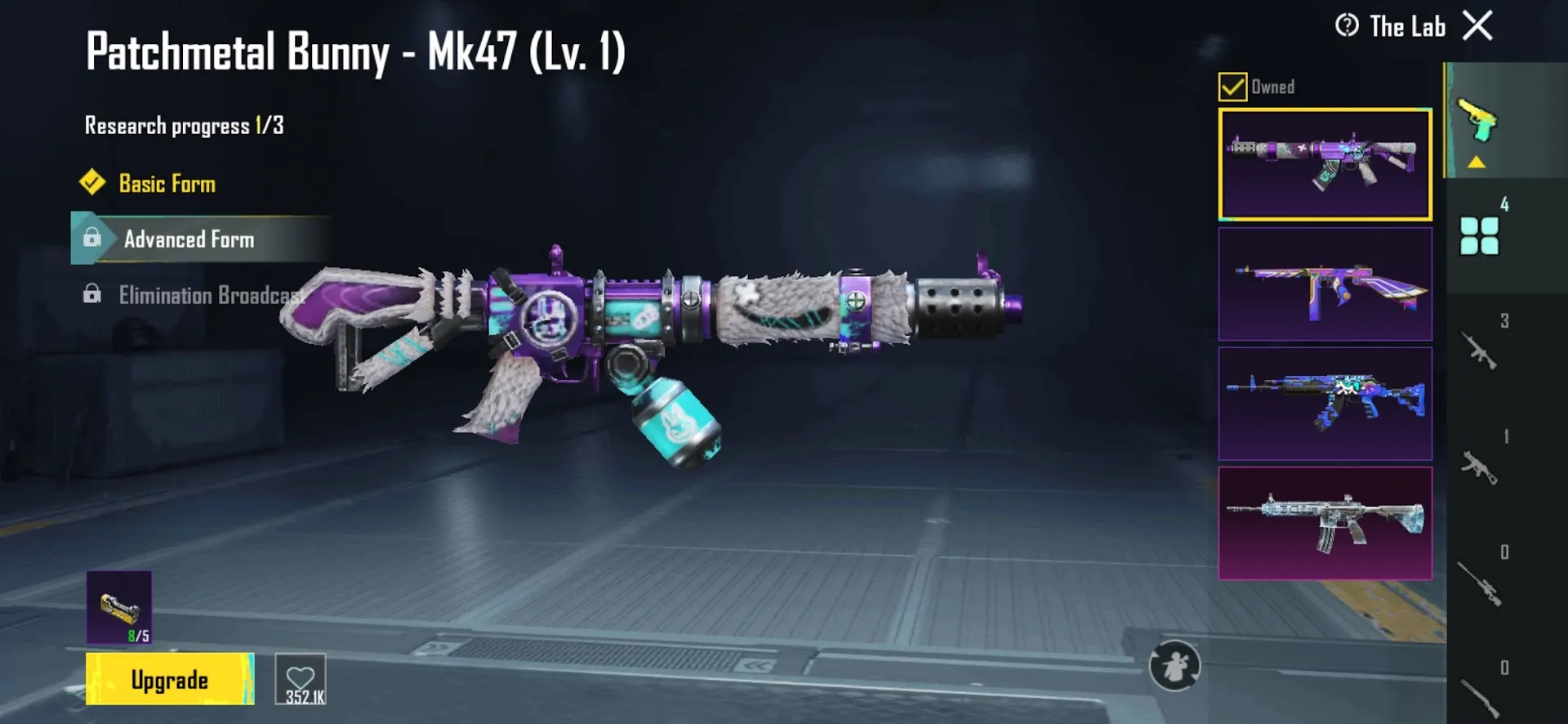Screen dimensions: 1568x724
Task: Select the blue AK skin thumbnail
Action: [x=1325, y=403]
